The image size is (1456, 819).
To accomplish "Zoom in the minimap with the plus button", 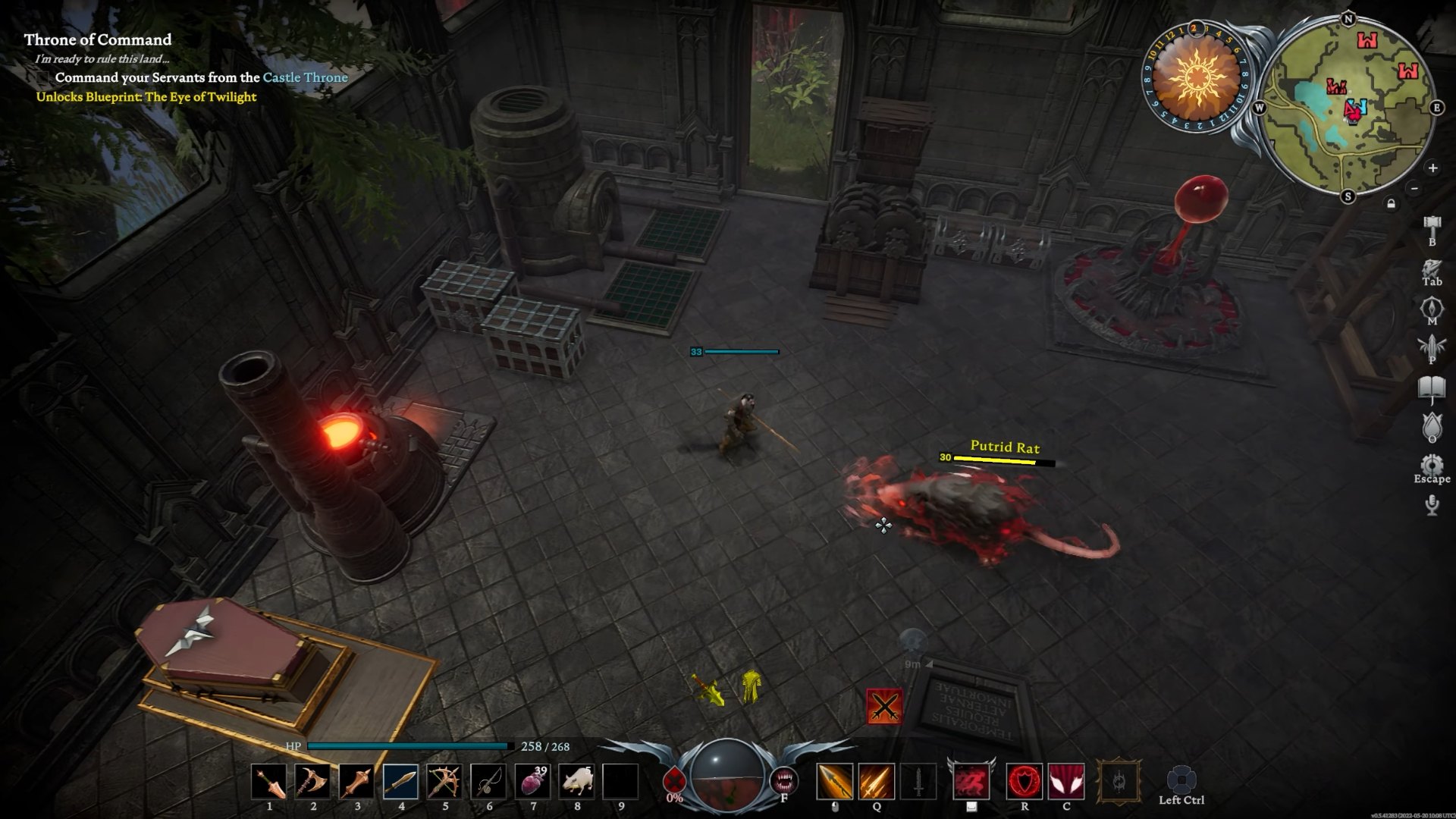I will point(1432,168).
